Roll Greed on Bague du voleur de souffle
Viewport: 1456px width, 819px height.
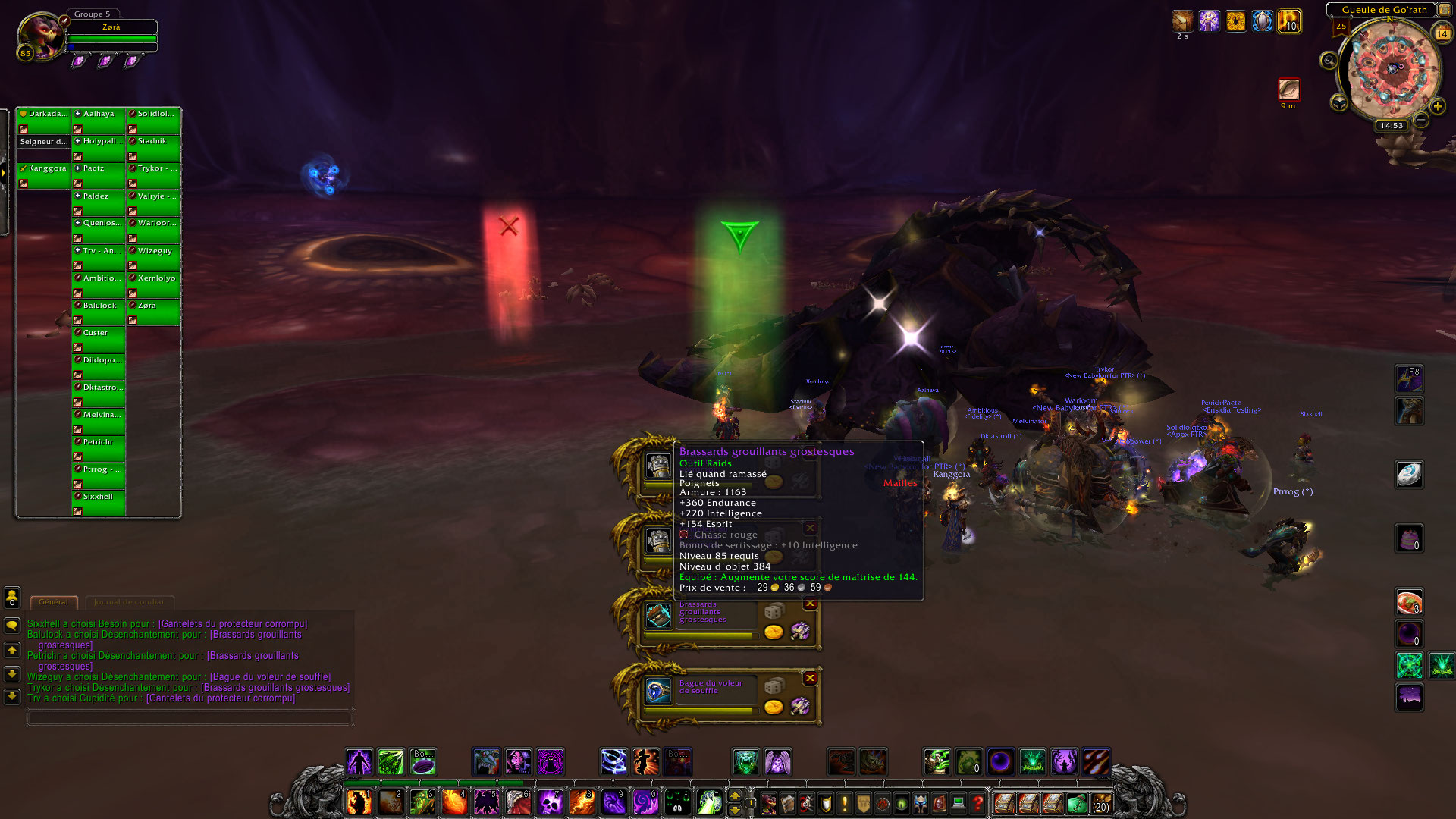773,707
